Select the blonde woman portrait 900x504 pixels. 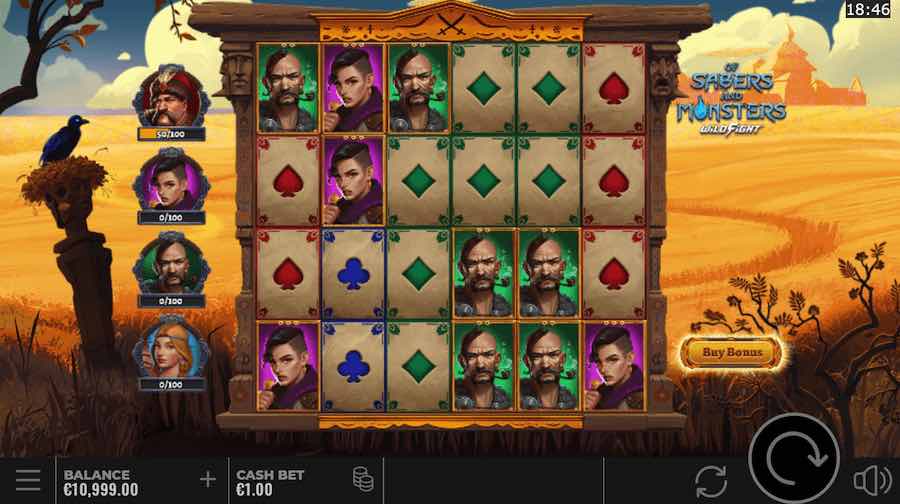coord(169,347)
